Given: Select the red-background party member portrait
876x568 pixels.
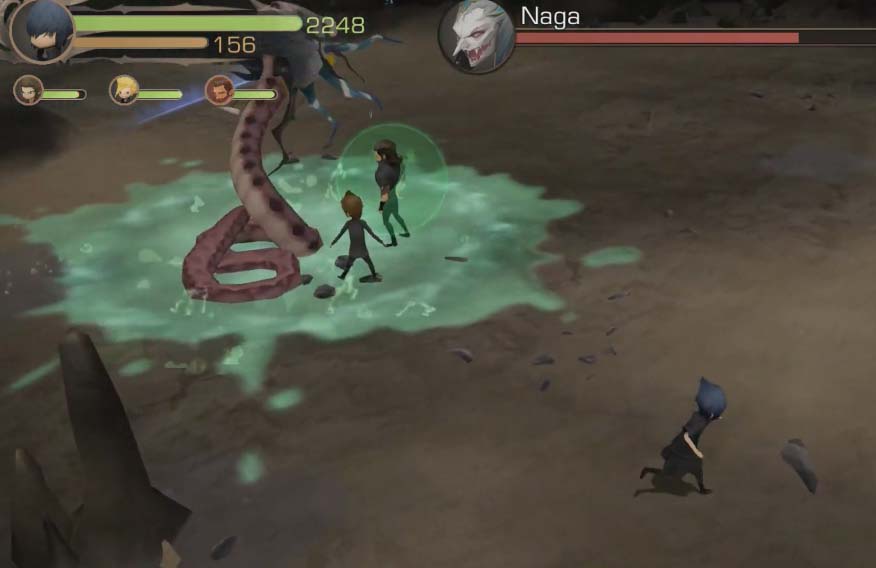Looking at the screenshot, I should (x=219, y=91).
